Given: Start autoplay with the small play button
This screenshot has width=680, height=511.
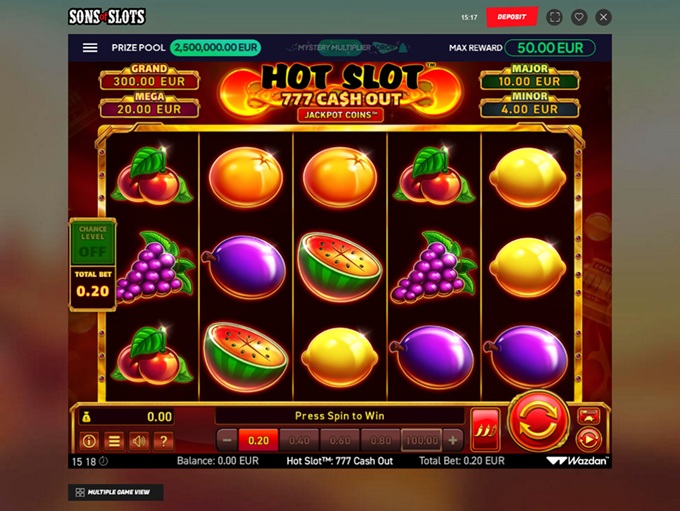Looking at the screenshot, I should [x=589, y=439].
